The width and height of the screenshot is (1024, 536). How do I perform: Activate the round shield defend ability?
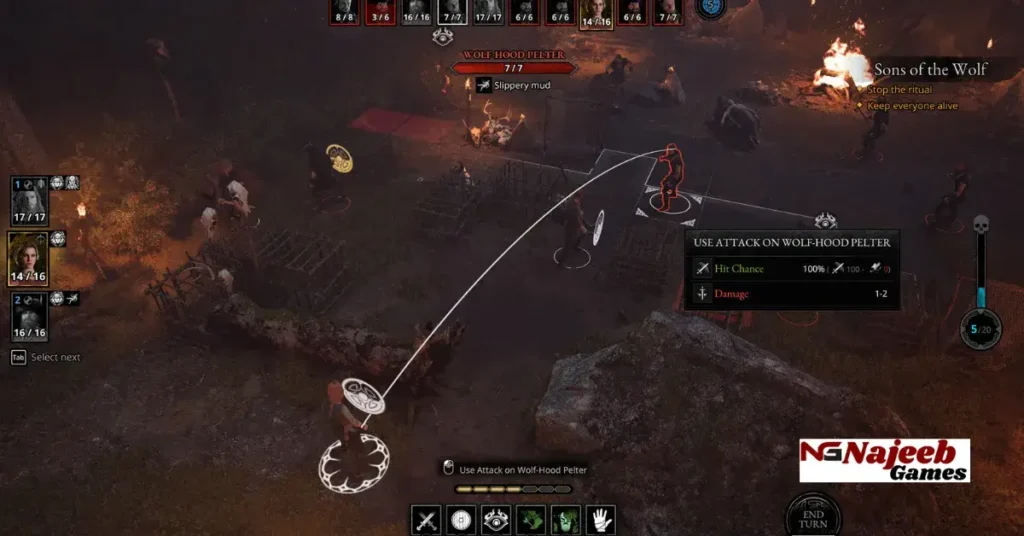point(461,520)
